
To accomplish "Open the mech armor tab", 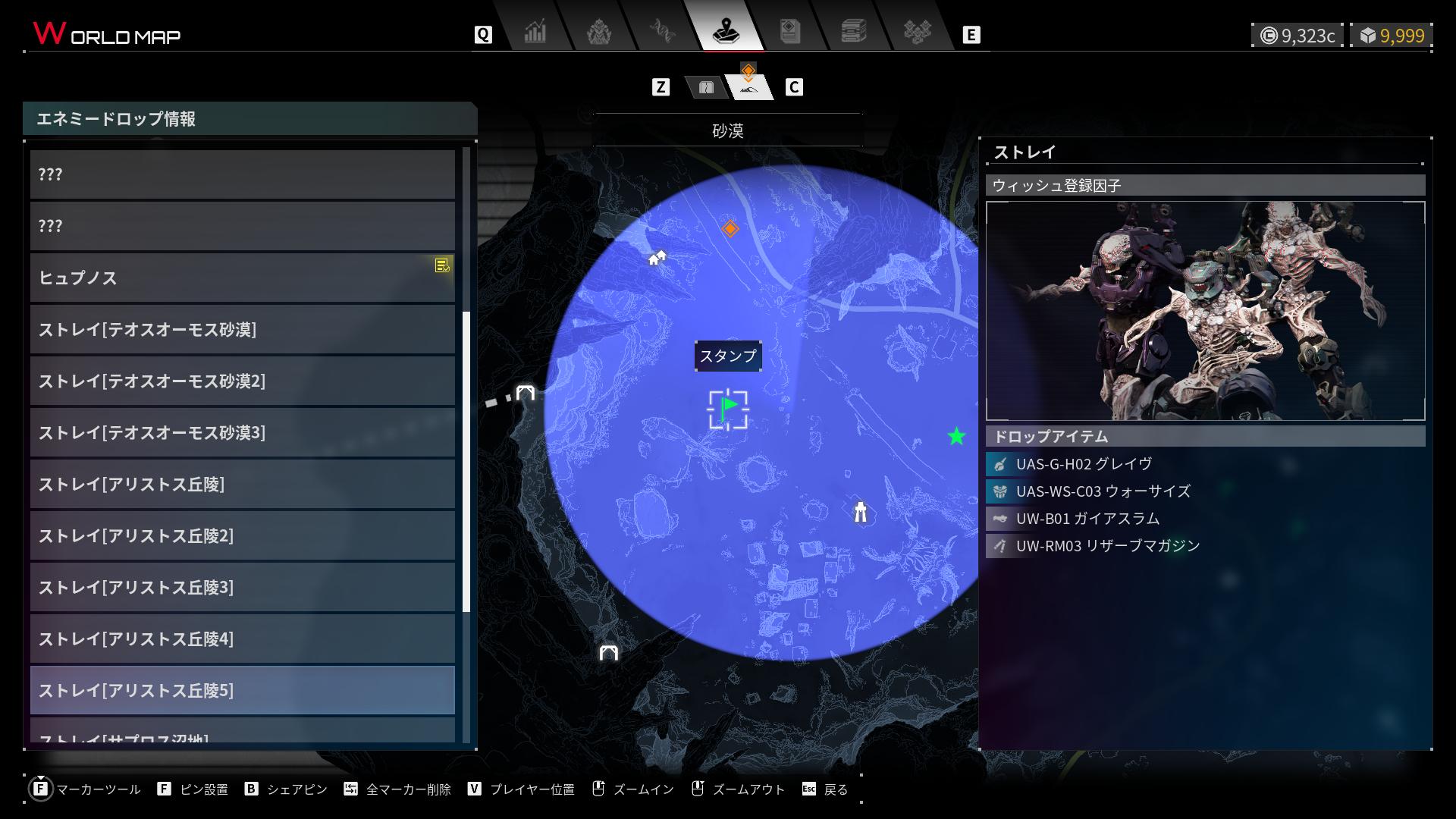I will coord(599,32).
